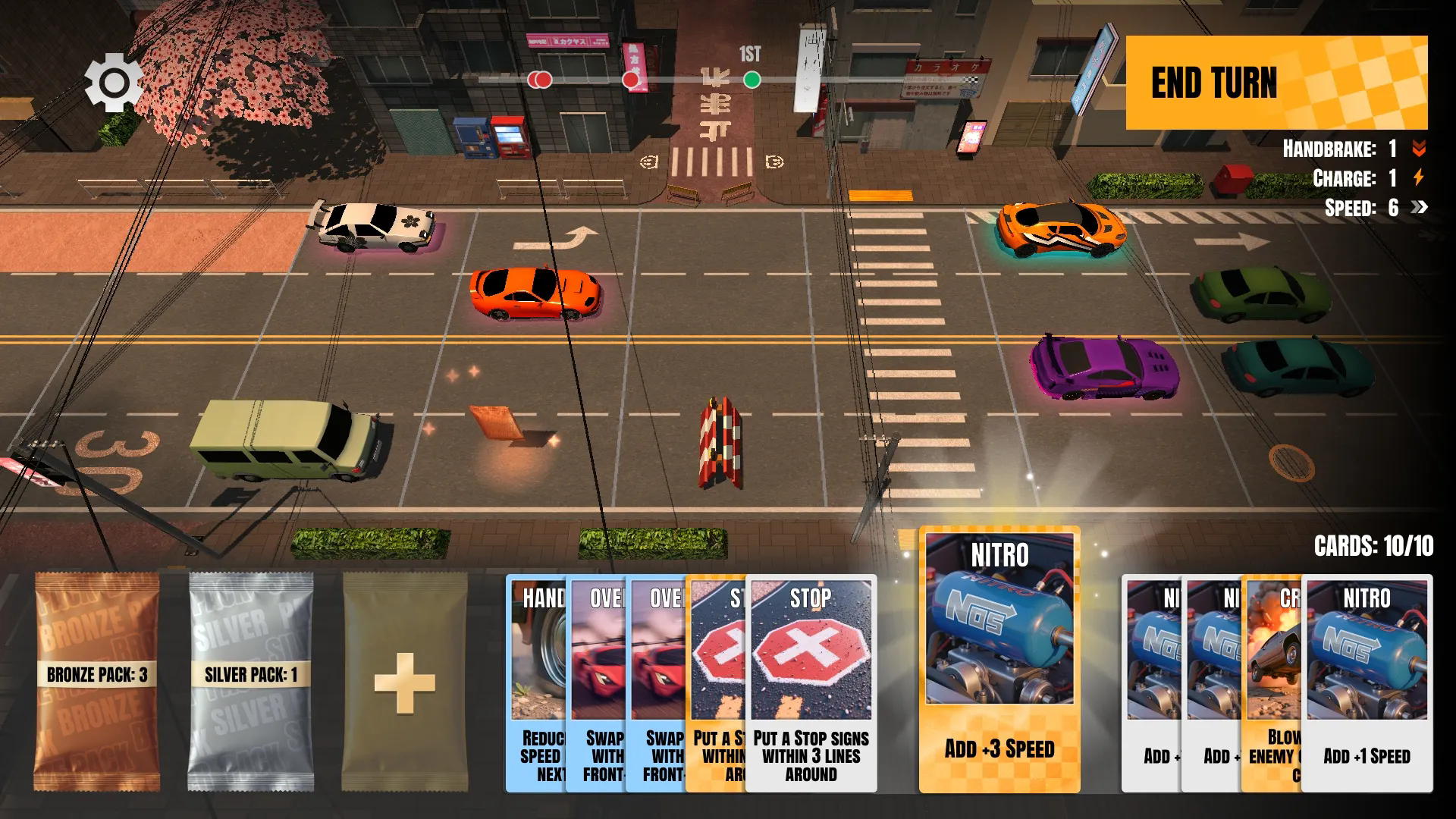Select the empty pack slot with plus sign

(405, 682)
